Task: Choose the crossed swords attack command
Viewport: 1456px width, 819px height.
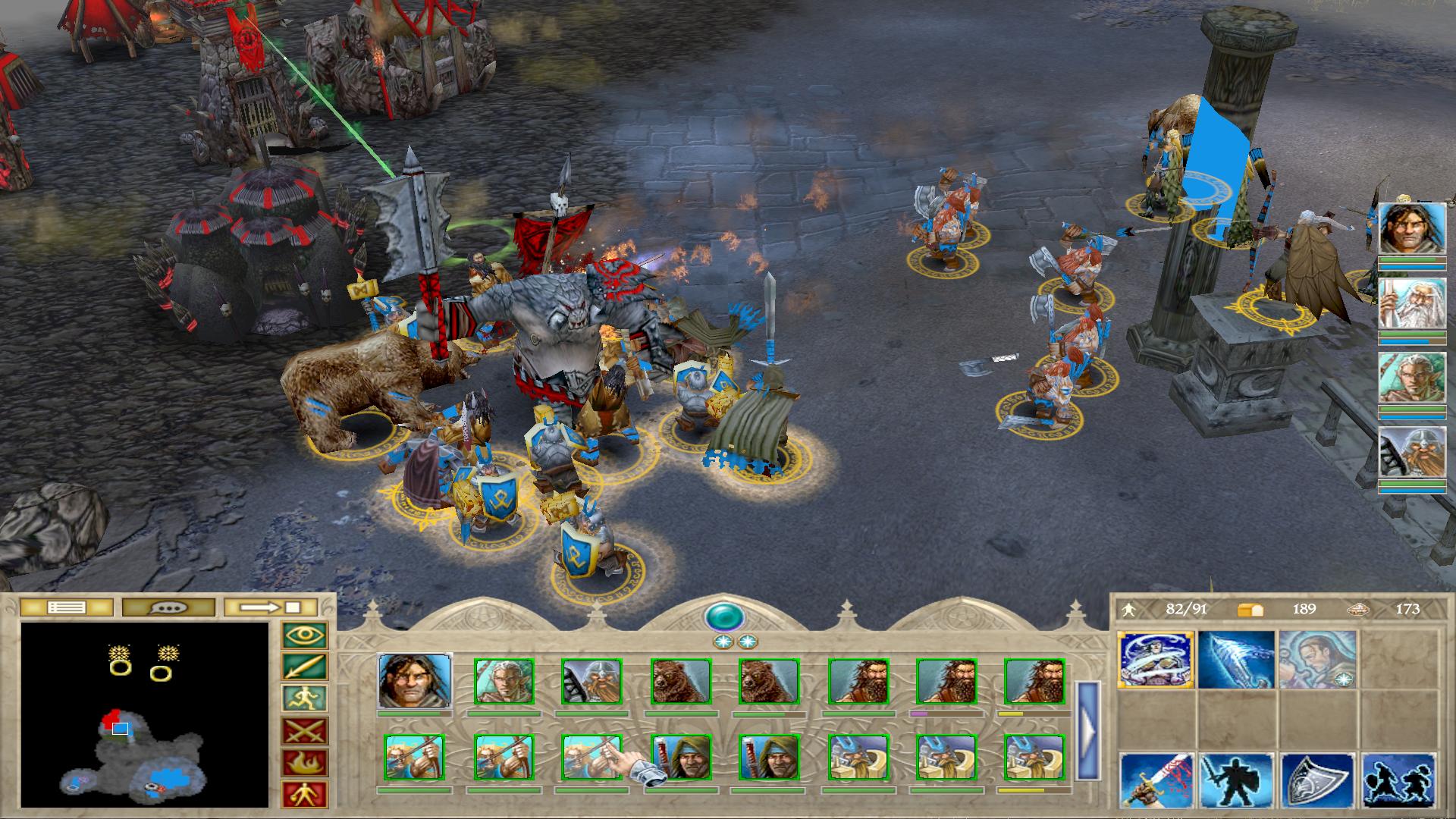Action: tap(305, 731)
